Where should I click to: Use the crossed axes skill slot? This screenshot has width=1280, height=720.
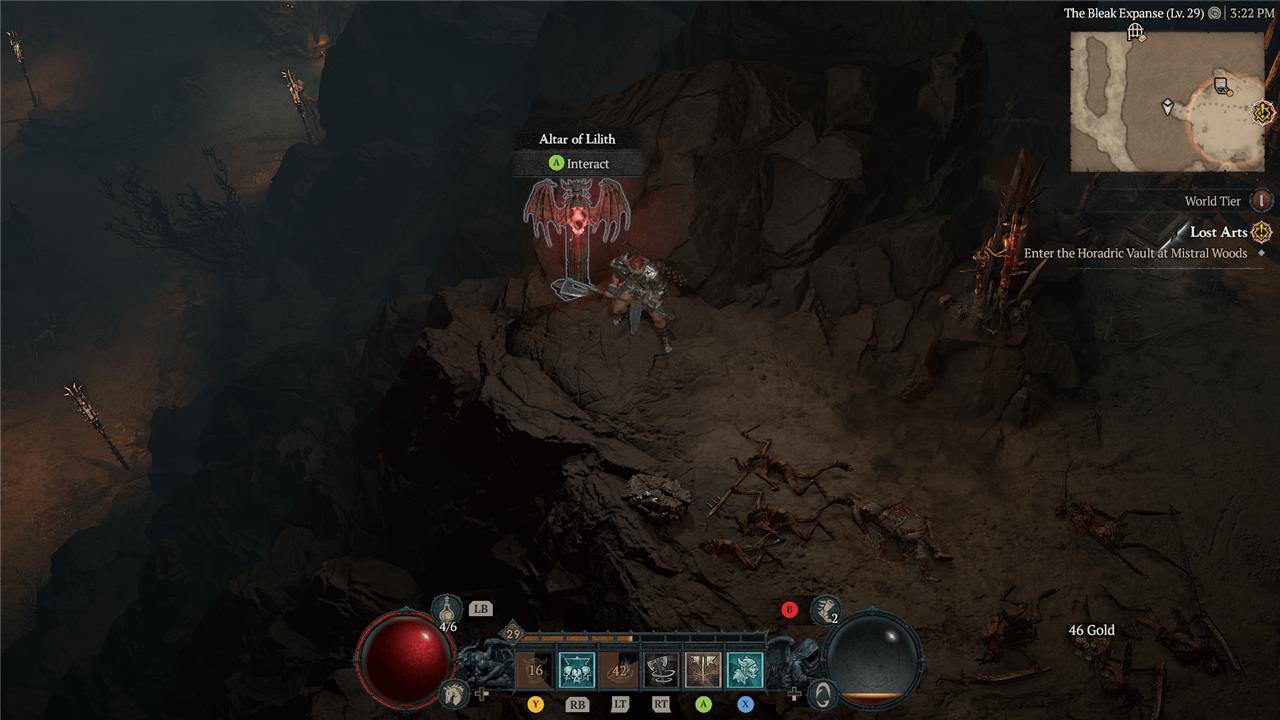tap(703, 670)
